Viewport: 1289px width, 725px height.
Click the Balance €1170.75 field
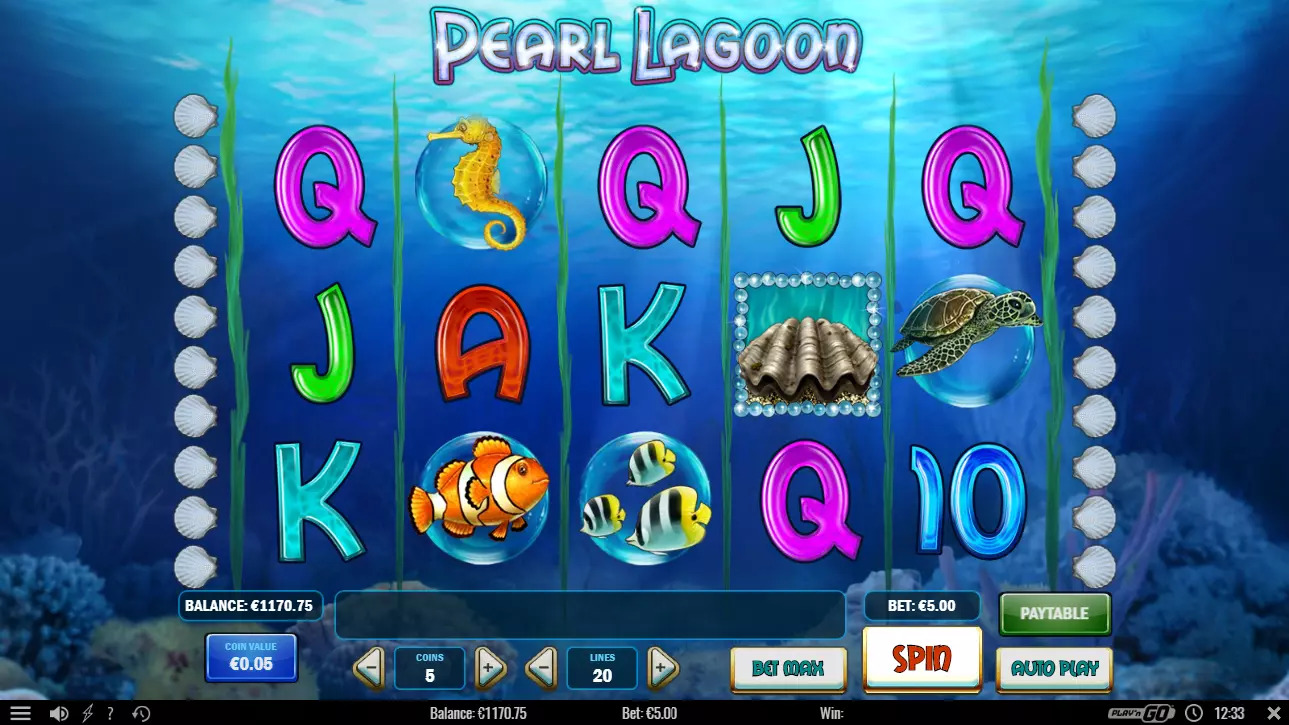tap(249, 605)
